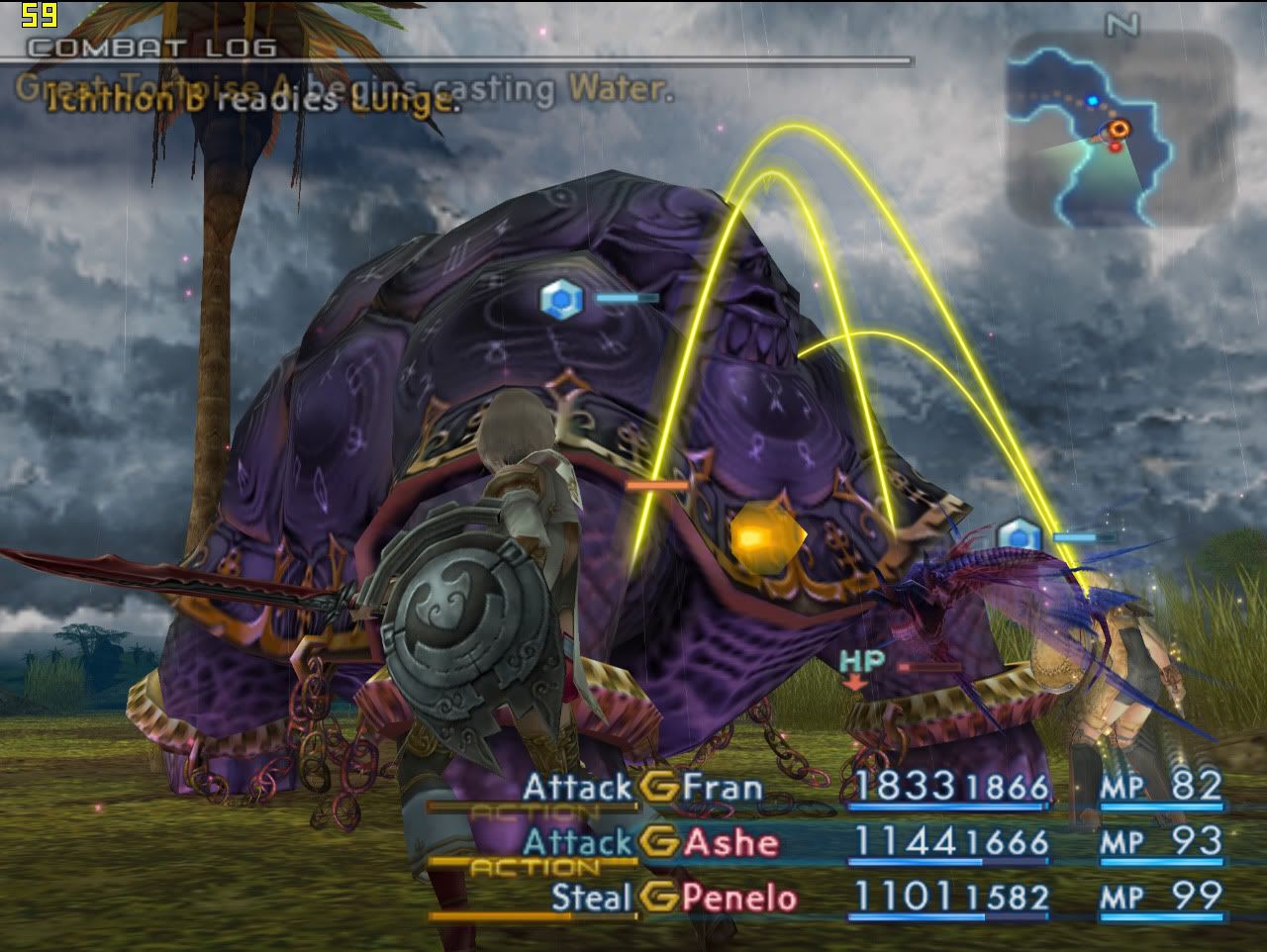
Task: Select Fran in the party list
Action: [723, 788]
